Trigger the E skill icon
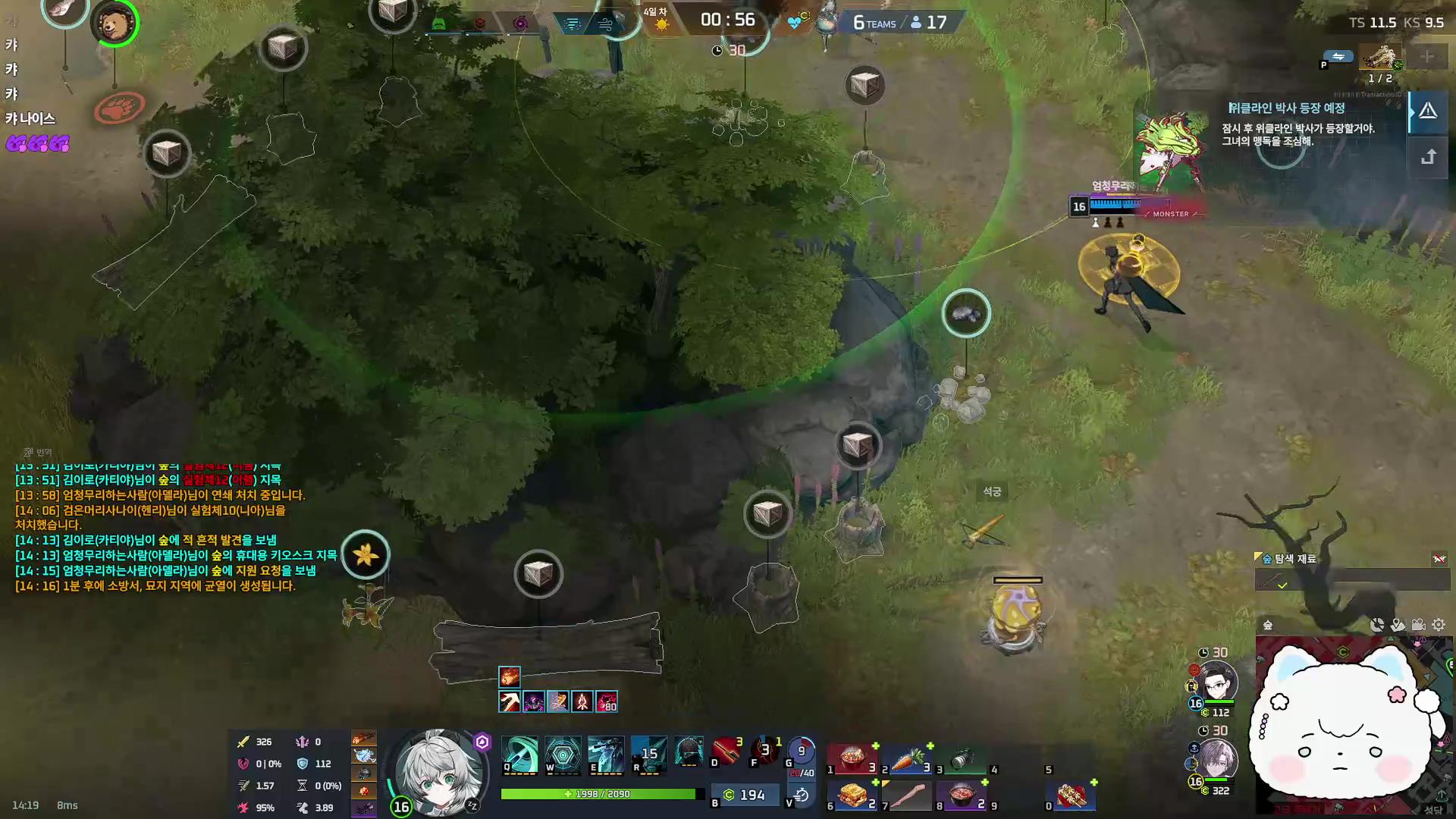The image size is (1456, 819). (x=606, y=755)
